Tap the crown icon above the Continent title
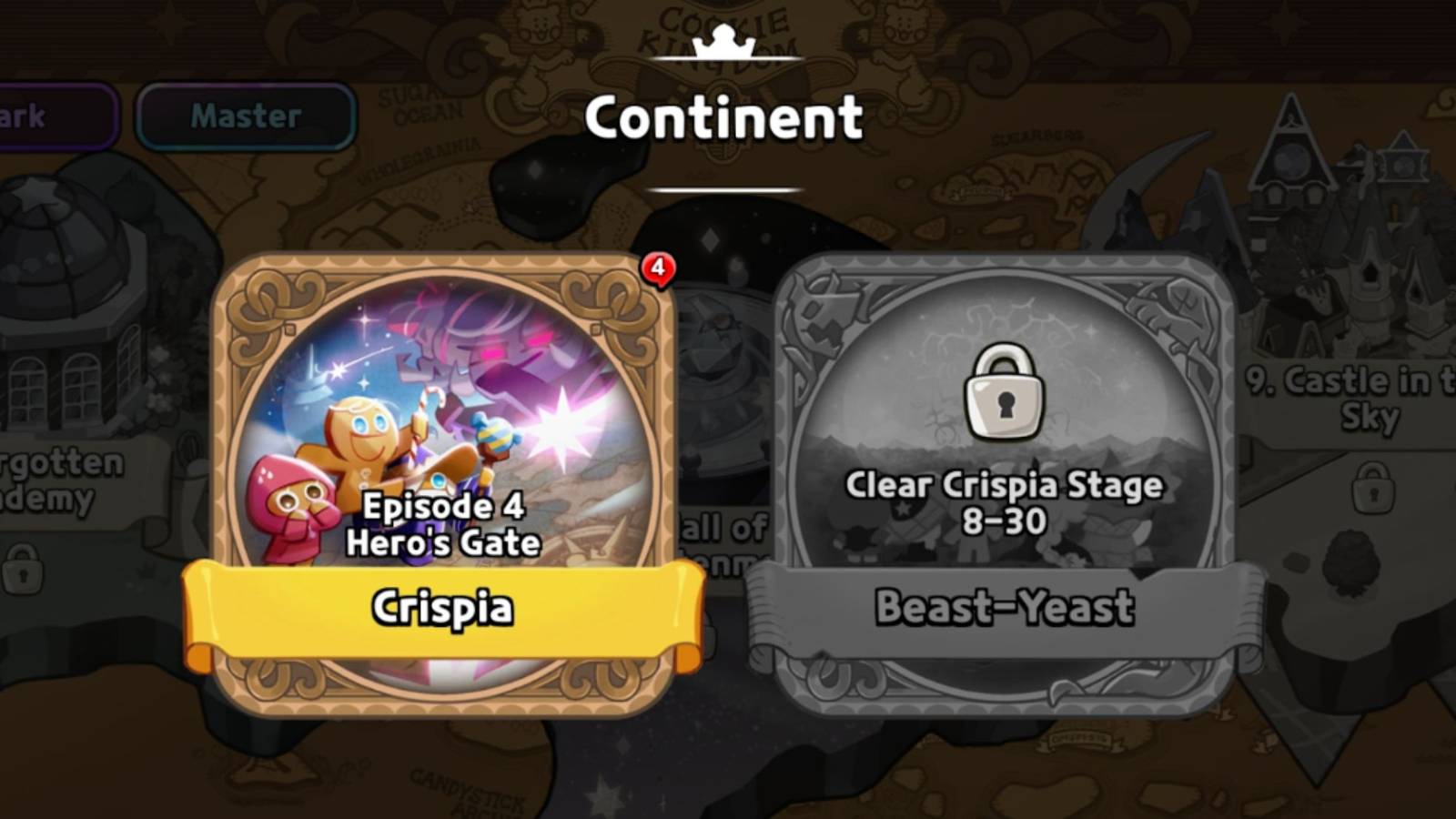1456x819 pixels. tap(722, 41)
